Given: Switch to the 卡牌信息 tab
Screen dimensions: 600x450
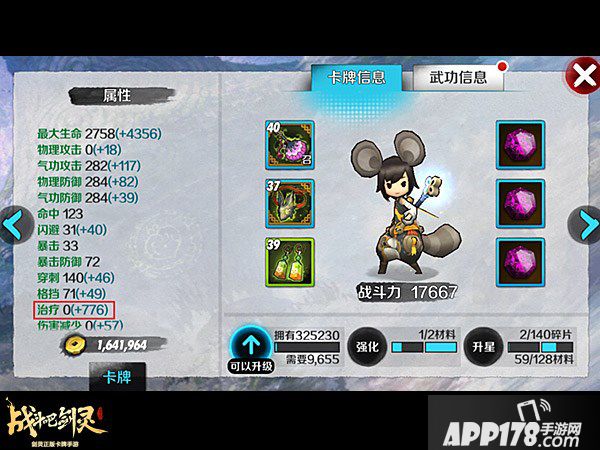Looking at the screenshot, I should [349, 77].
